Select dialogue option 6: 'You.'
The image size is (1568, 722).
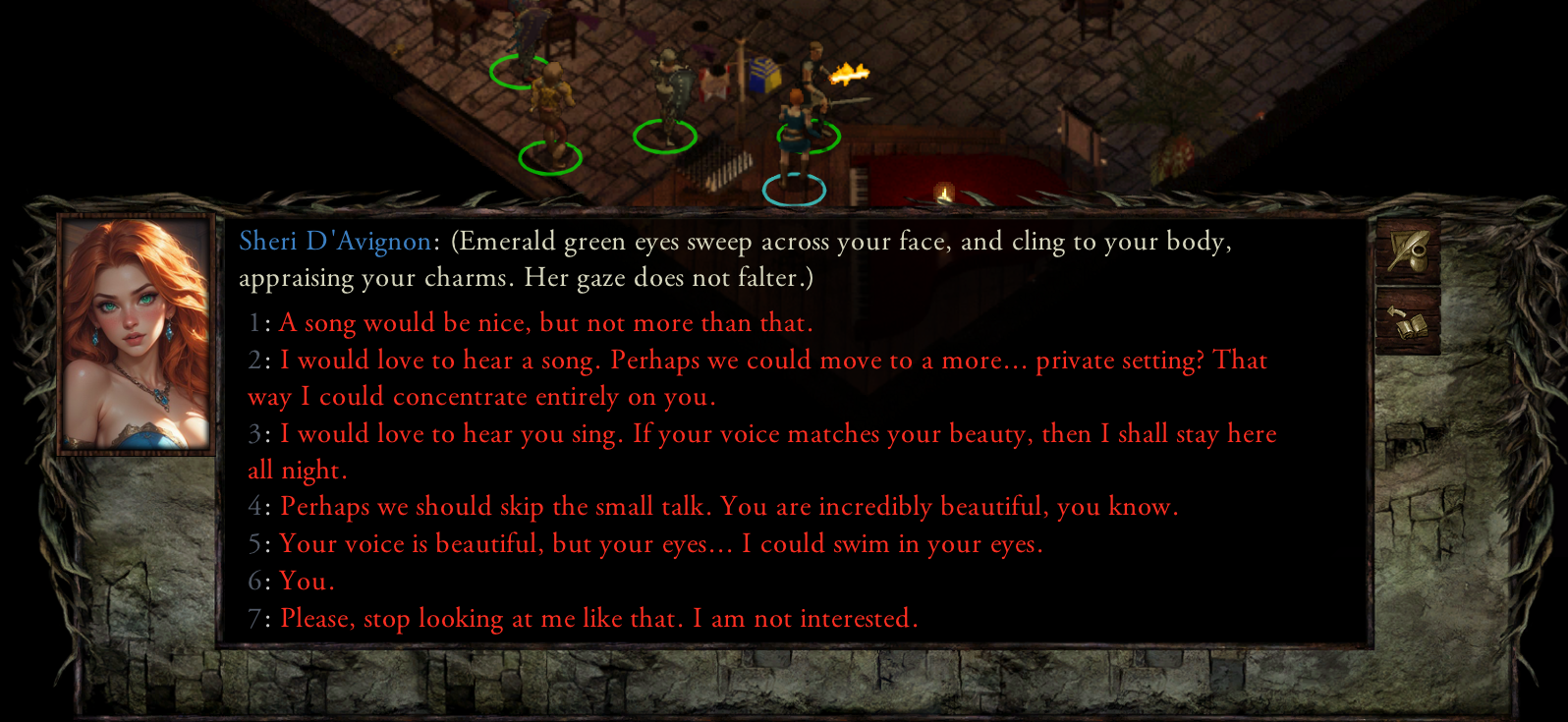click(307, 581)
